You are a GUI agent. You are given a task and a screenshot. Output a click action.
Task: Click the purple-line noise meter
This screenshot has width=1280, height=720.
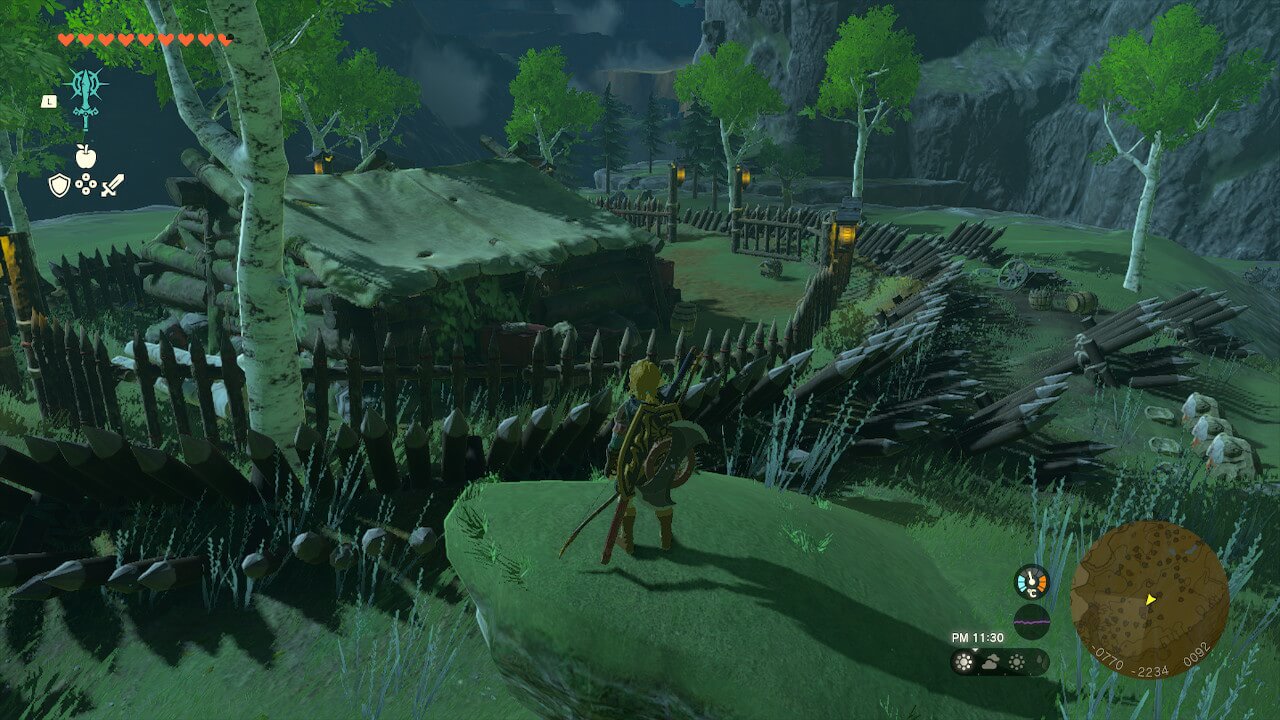point(1031,621)
